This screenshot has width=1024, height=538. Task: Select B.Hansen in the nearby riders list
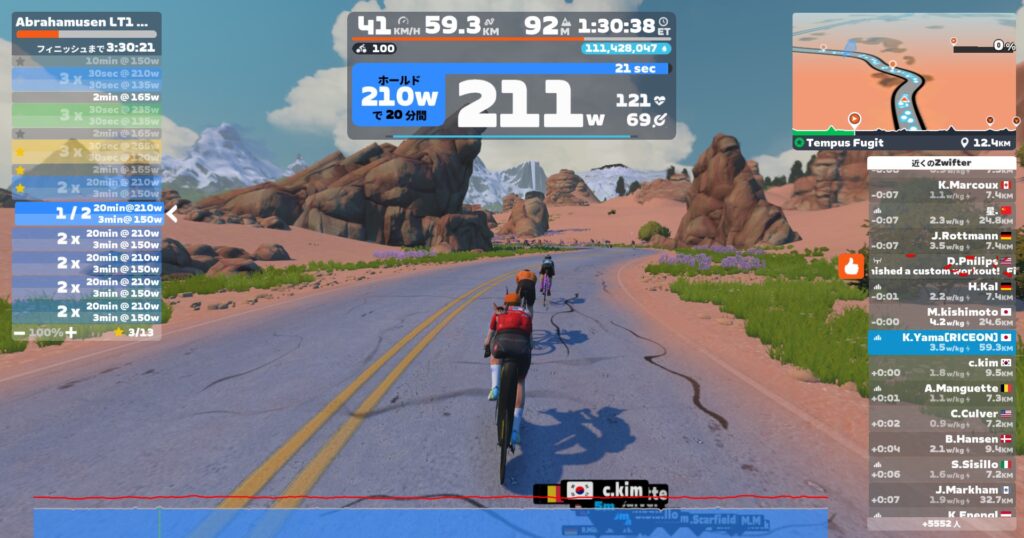pyautogui.click(x=941, y=444)
